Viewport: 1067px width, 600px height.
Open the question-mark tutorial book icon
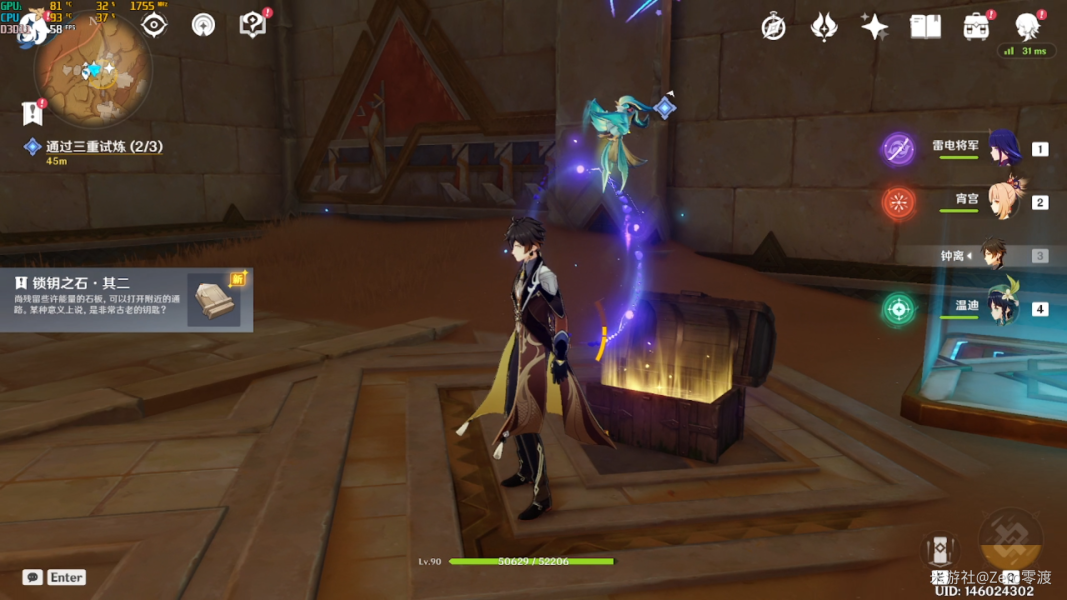[253, 25]
